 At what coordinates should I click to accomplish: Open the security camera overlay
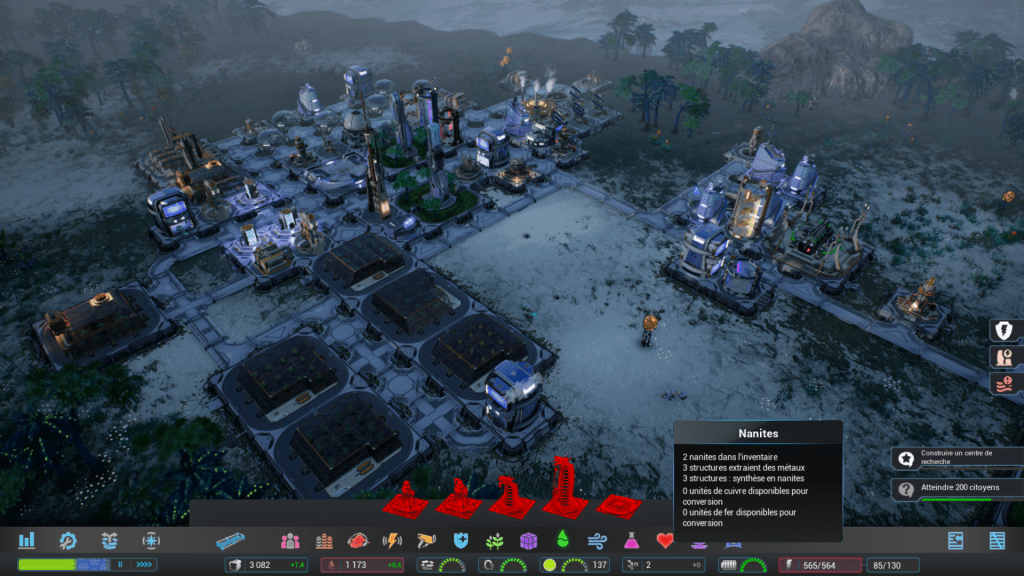426,541
